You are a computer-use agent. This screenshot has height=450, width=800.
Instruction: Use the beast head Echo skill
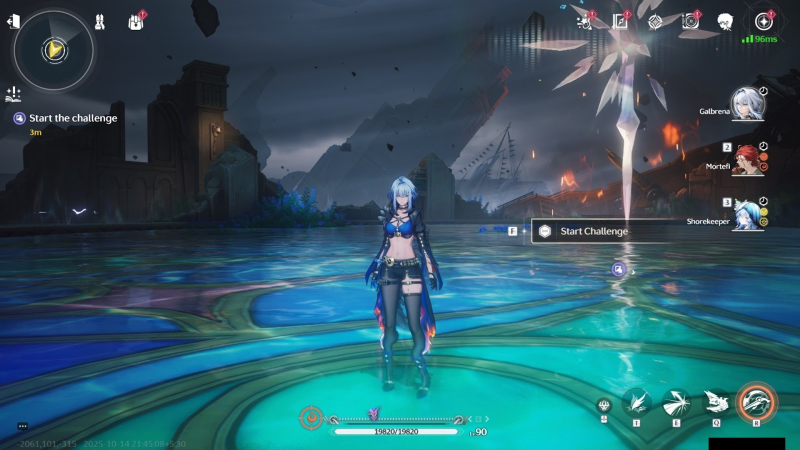point(715,403)
